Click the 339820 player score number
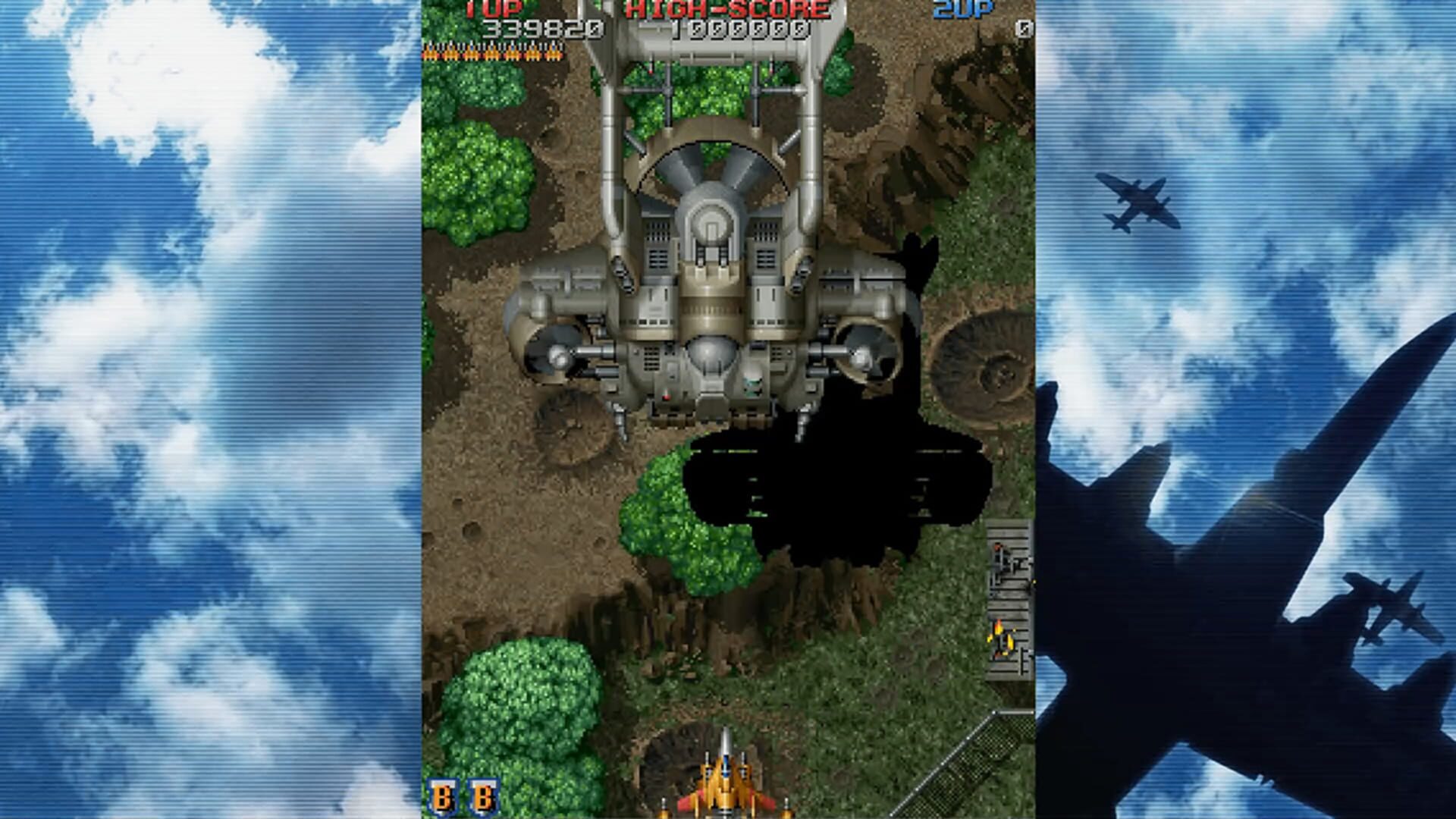 point(542,30)
